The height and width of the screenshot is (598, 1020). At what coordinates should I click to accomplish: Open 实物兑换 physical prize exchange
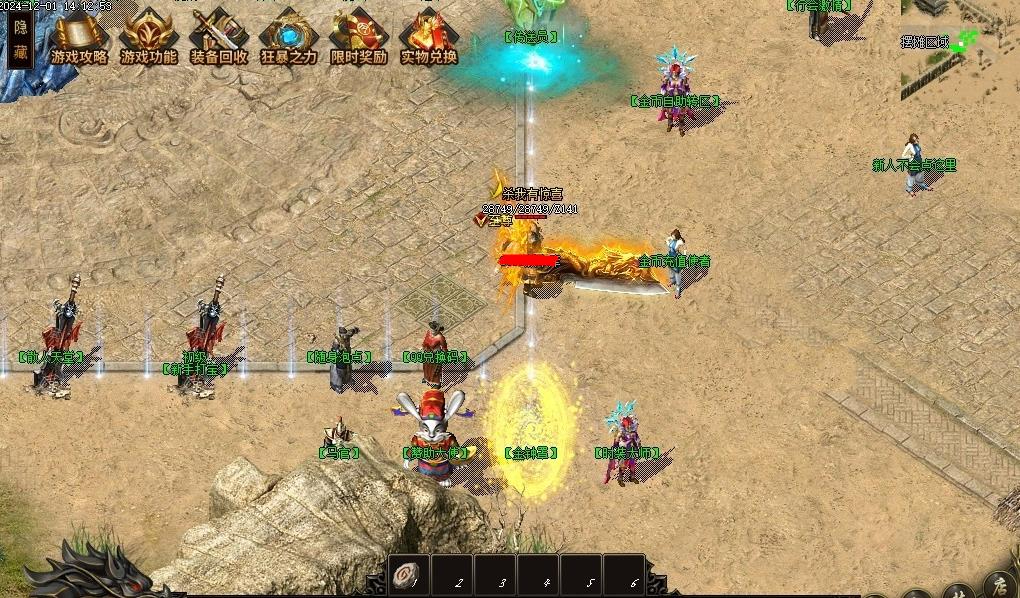point(429,39)
